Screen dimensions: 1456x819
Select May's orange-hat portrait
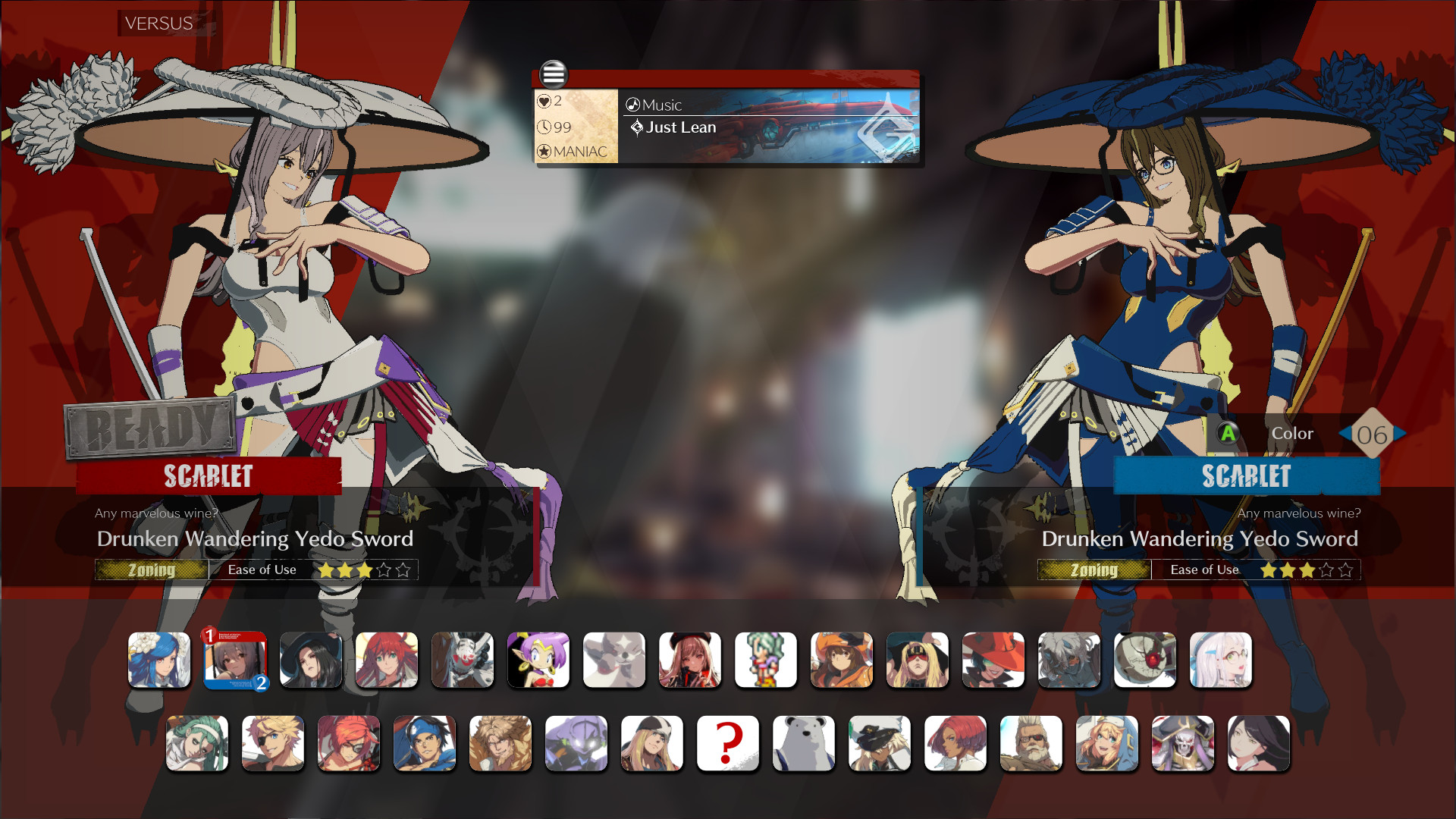[843, 661]
